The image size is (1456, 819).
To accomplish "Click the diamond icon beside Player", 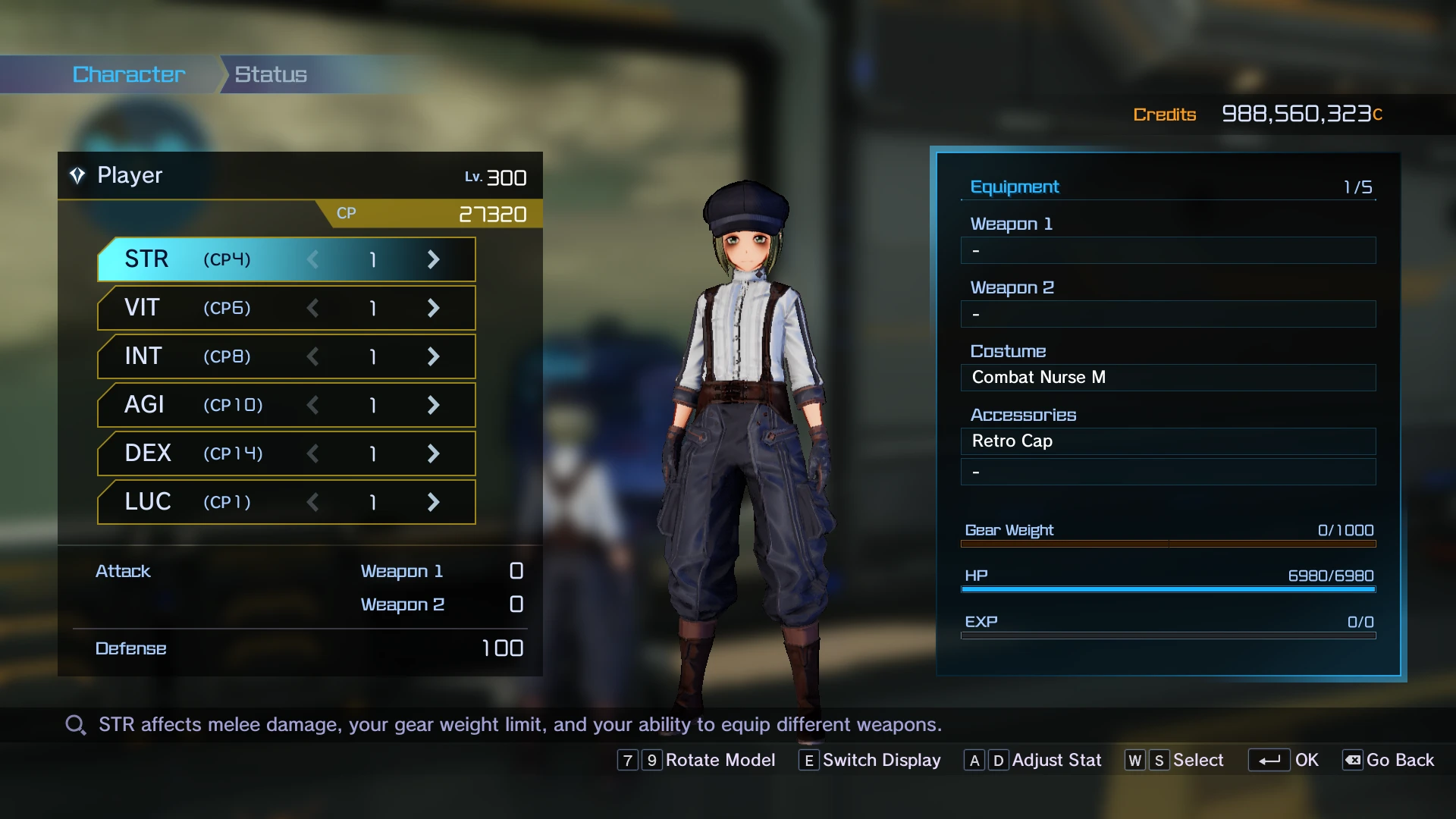I will click(77, 175).
